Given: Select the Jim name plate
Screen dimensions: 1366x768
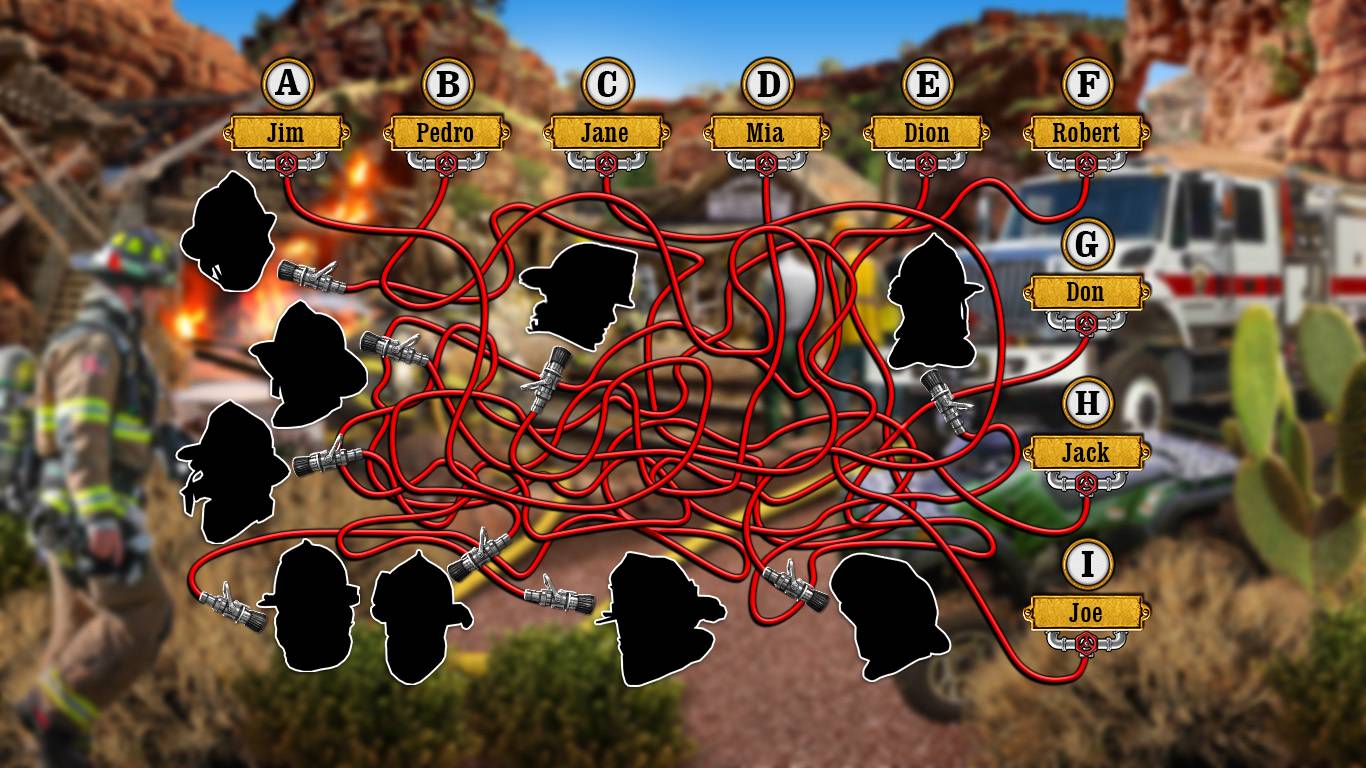Looking at the screenshot, I should click(287, 132).
